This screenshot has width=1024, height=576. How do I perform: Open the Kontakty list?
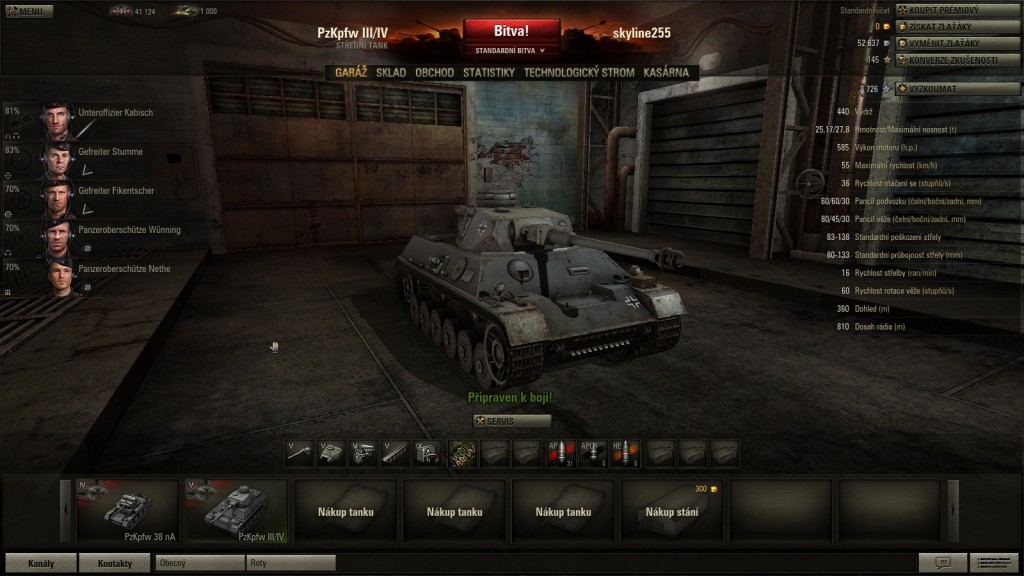pos(114,563)
